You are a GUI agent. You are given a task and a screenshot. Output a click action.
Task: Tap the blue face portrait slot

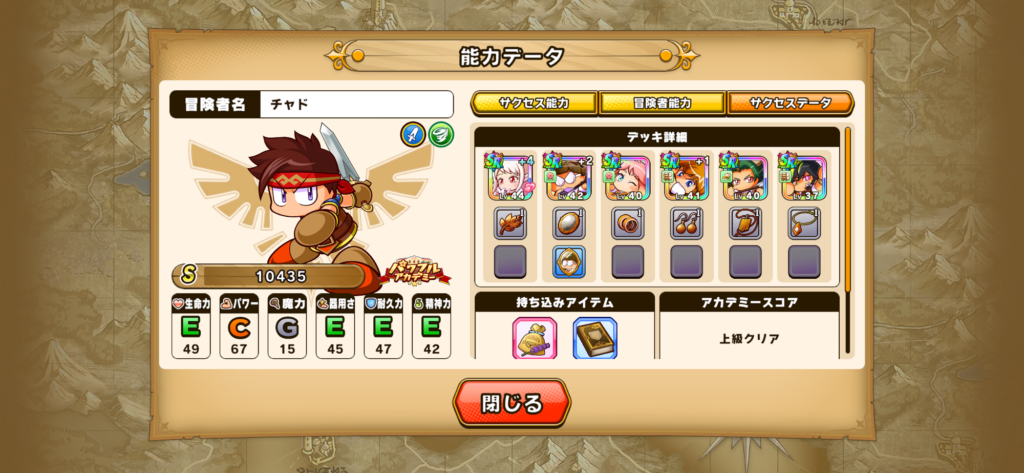tap(569, 261)
